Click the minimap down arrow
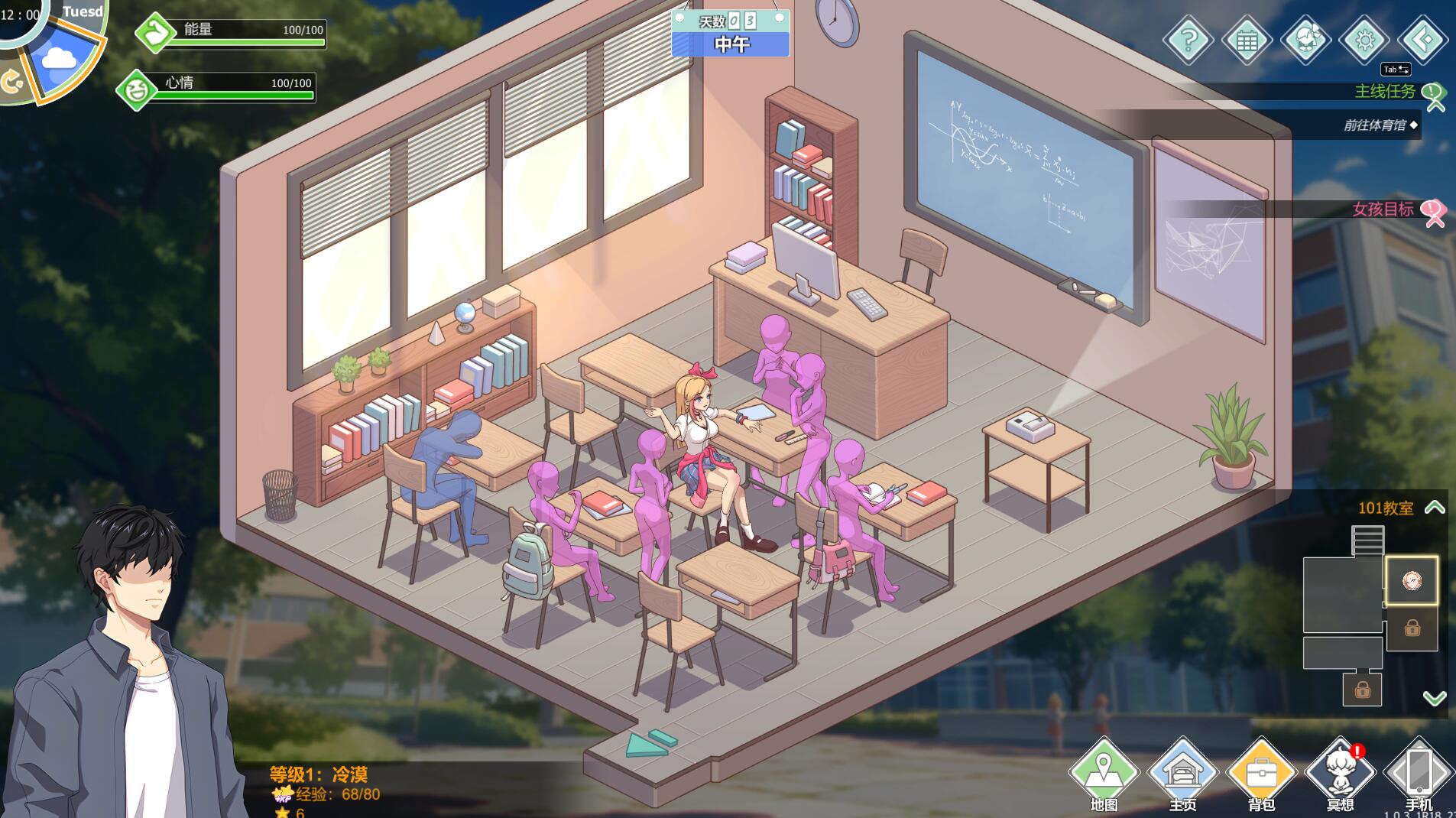 pyautogui.click(x=1435, y=697)
